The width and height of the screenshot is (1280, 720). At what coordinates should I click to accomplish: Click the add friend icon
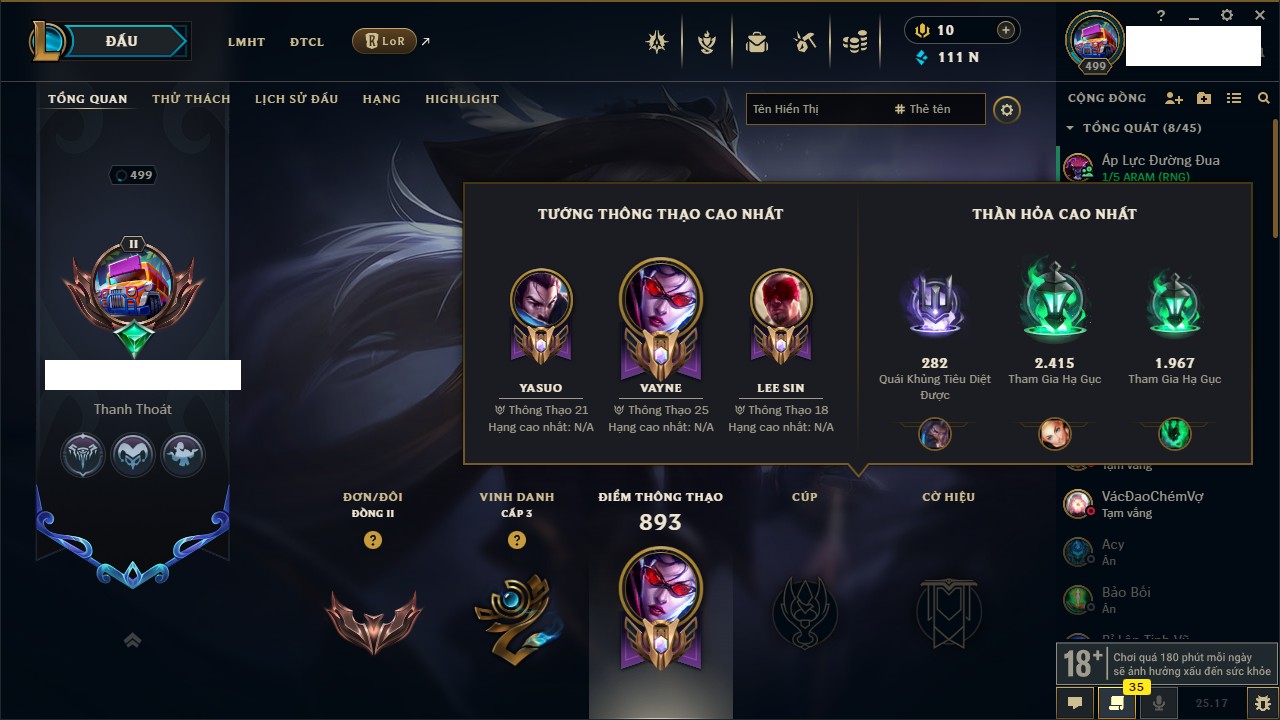[1174, 98]
